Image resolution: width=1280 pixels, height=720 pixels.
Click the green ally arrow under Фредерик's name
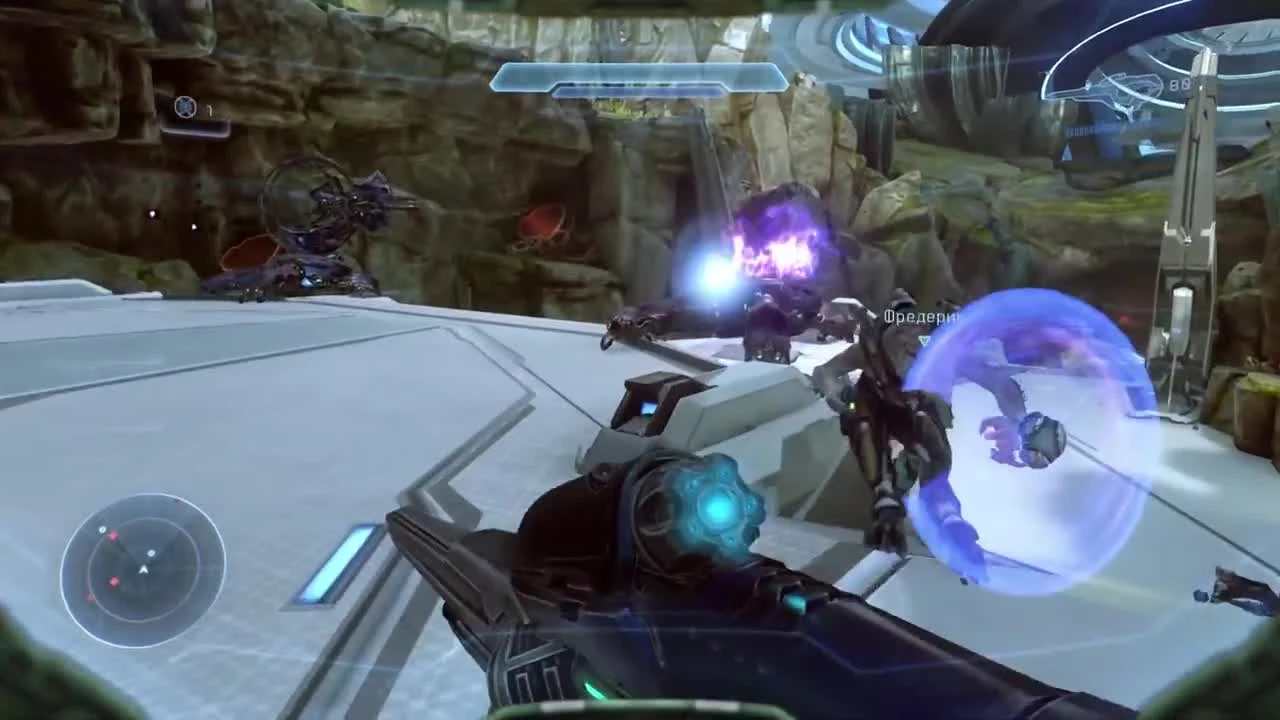pos(926,338)
